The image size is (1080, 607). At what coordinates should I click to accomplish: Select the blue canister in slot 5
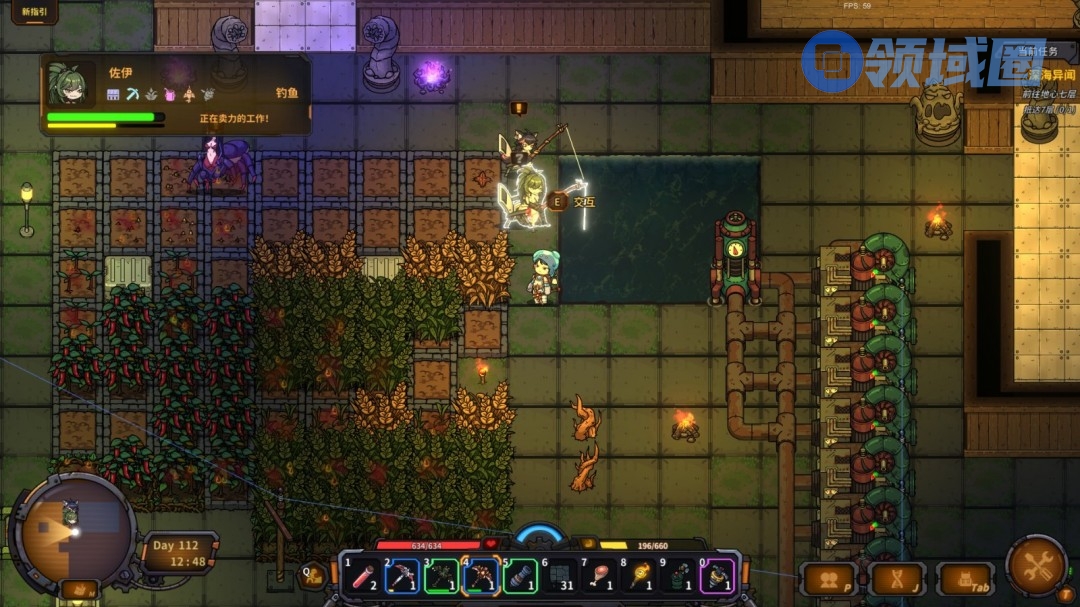point(520,576)
